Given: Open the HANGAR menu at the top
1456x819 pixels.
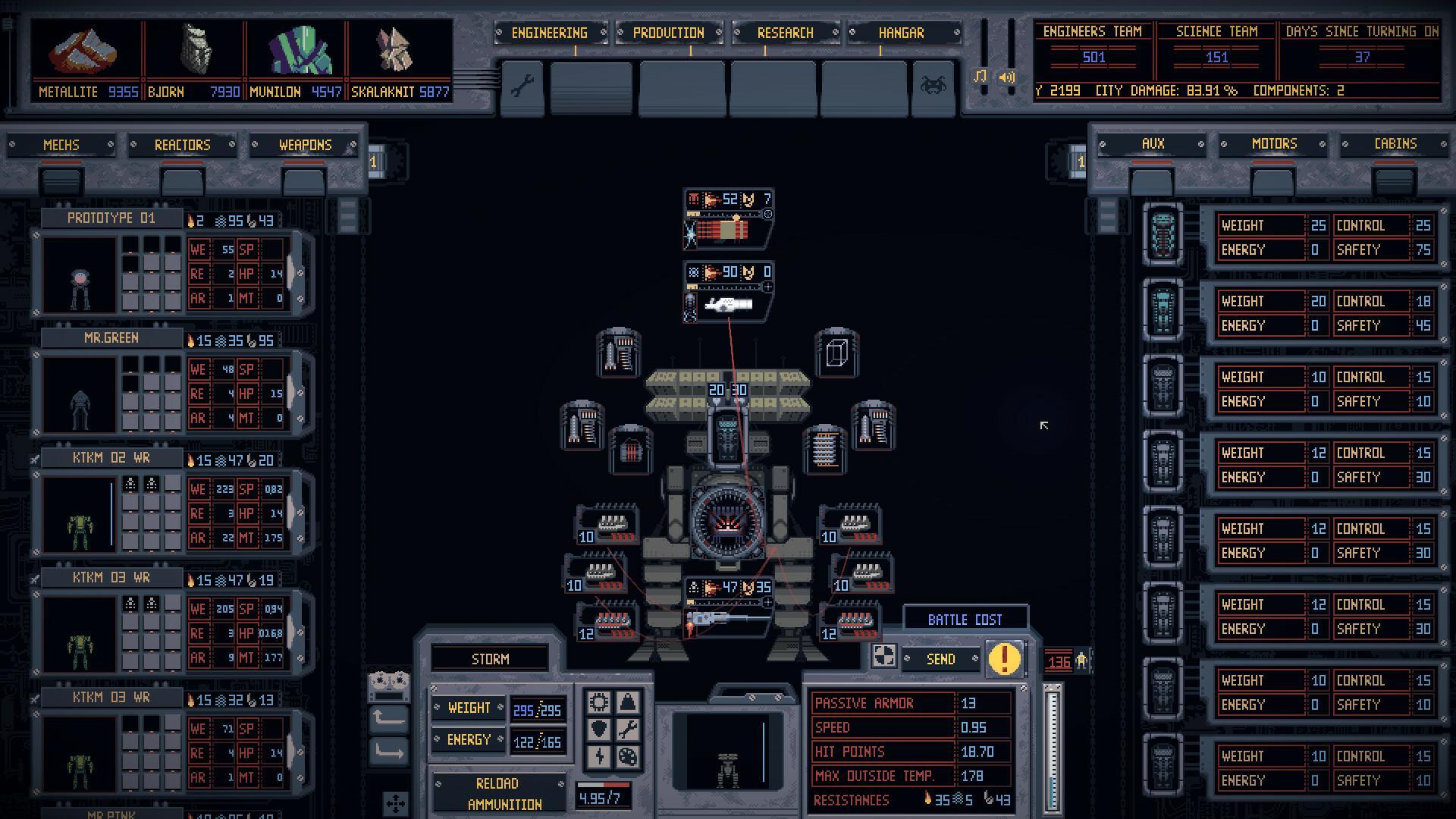Looking at the screenshot, I should click(x=902, y=33).
